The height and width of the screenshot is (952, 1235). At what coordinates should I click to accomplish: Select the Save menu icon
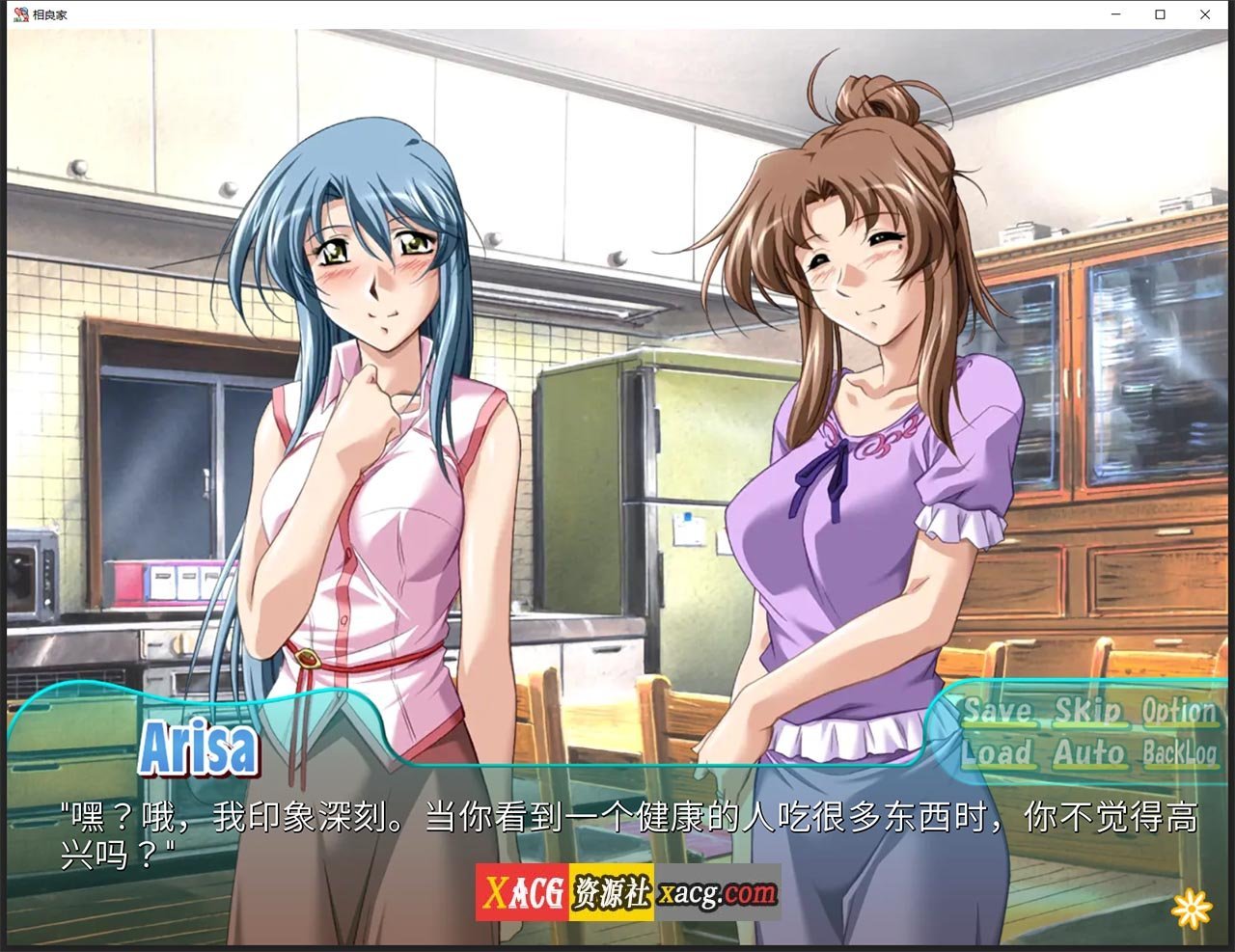point(1000,712)
